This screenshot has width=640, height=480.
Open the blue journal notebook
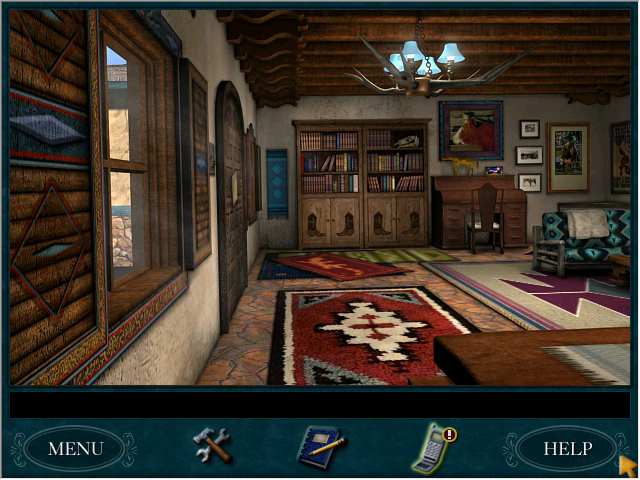tap(319, 446)
